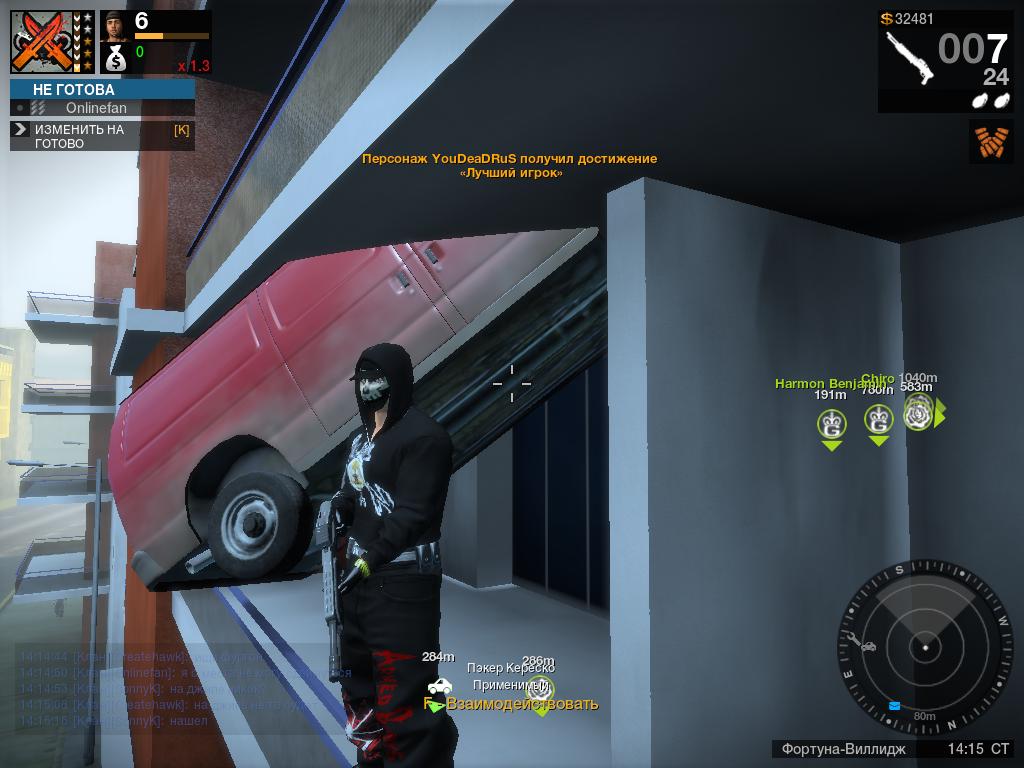
Task: Click the orange glove modifier icon
Action: point(990,141)
